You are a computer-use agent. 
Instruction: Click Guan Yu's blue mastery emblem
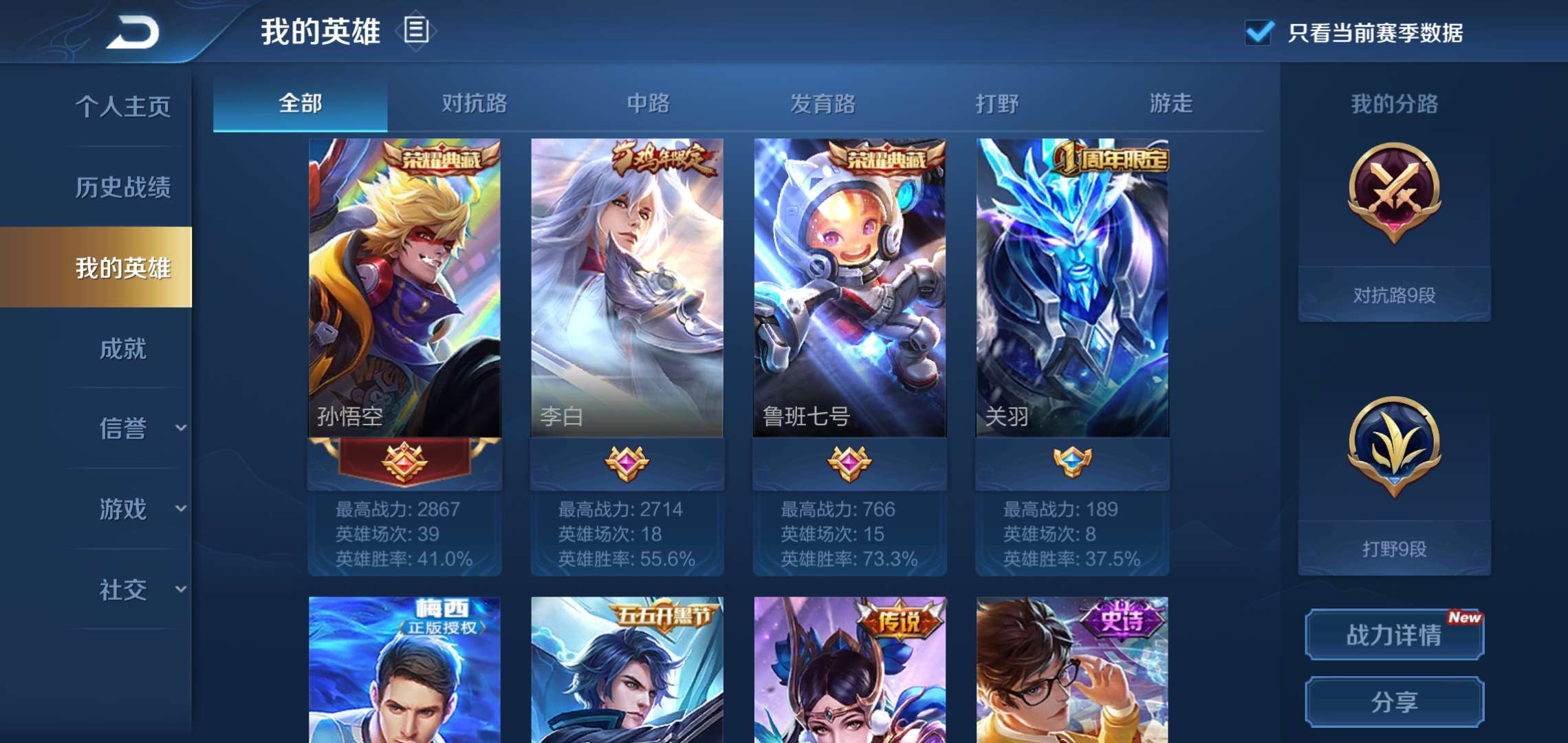click(1073, 462)
